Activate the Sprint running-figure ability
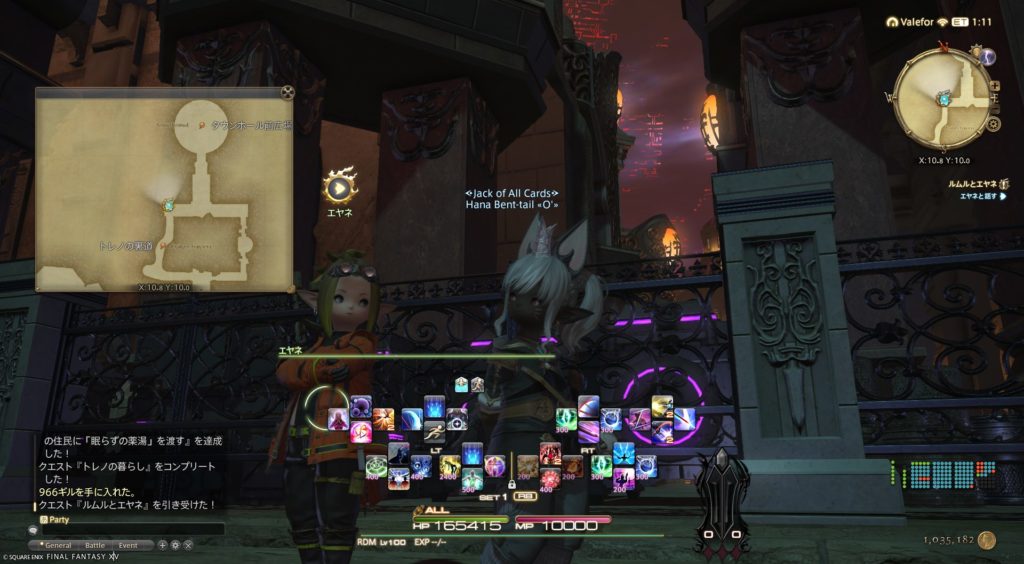This screenshot has width=1024, height=564. tap(434, 432)
